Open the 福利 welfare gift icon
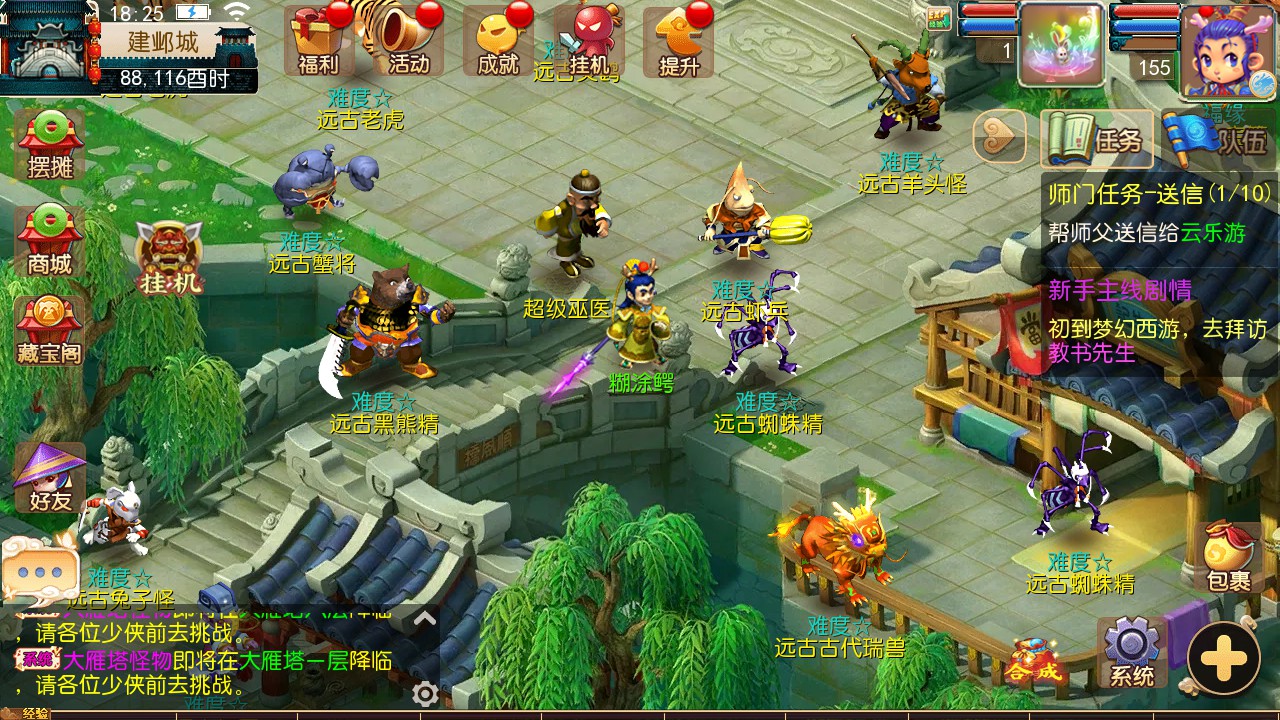 pos(318,41)
